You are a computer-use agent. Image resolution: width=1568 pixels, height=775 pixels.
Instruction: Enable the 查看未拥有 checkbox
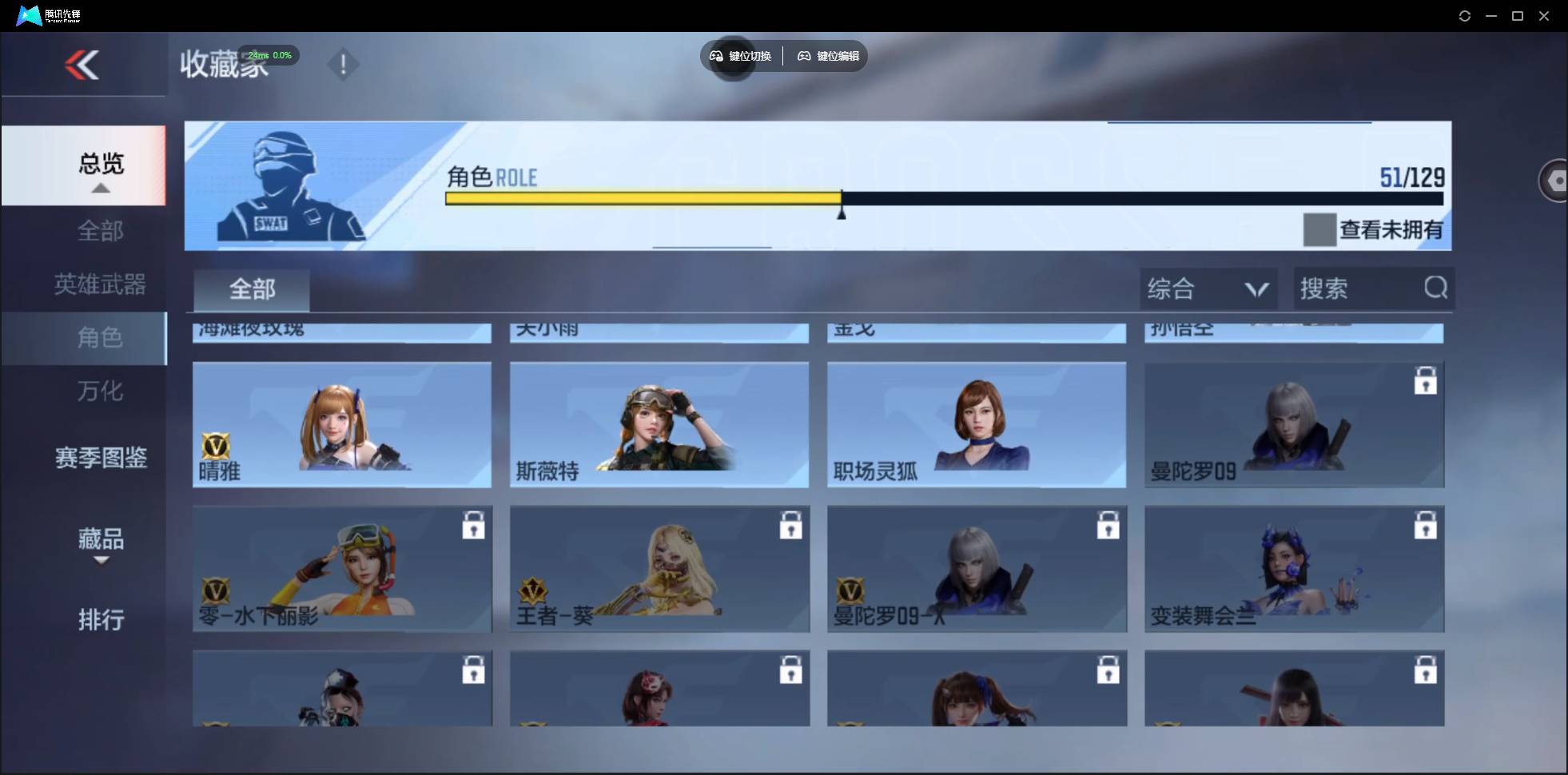pos(1319,230)
